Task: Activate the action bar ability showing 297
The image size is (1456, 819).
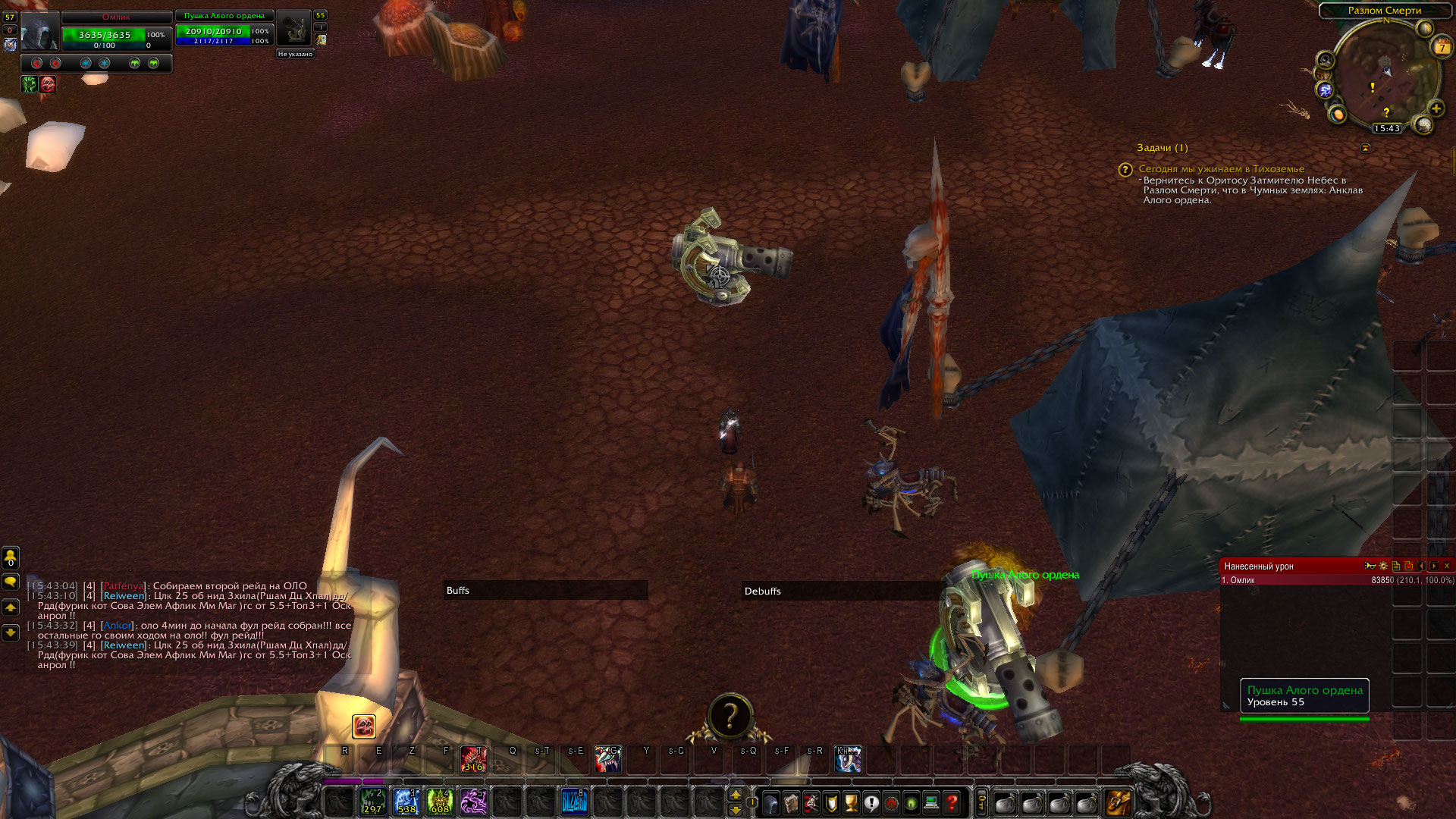Action: [x=372, y=802]
